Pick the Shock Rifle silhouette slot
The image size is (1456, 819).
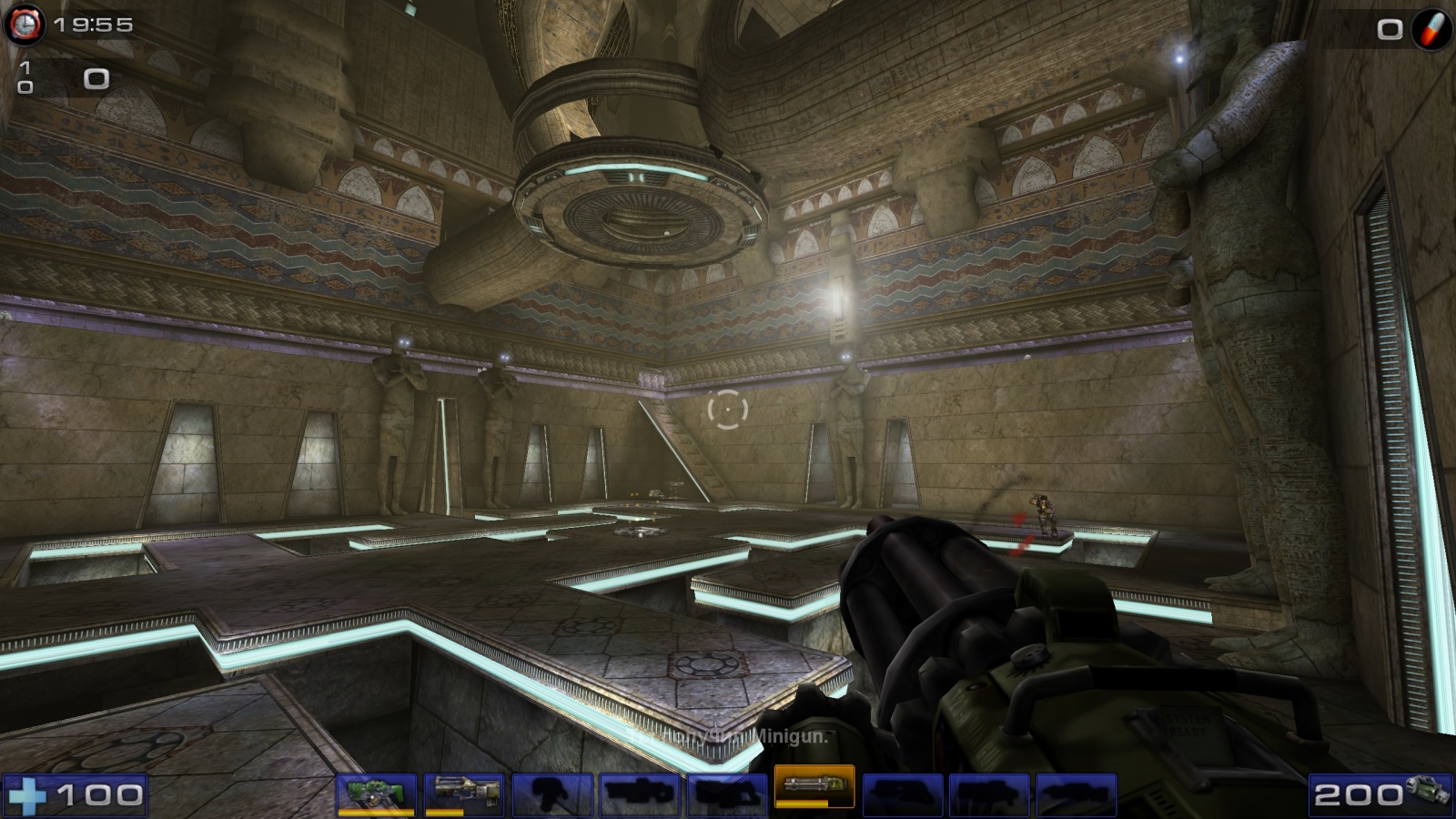[x=640, y=794]
